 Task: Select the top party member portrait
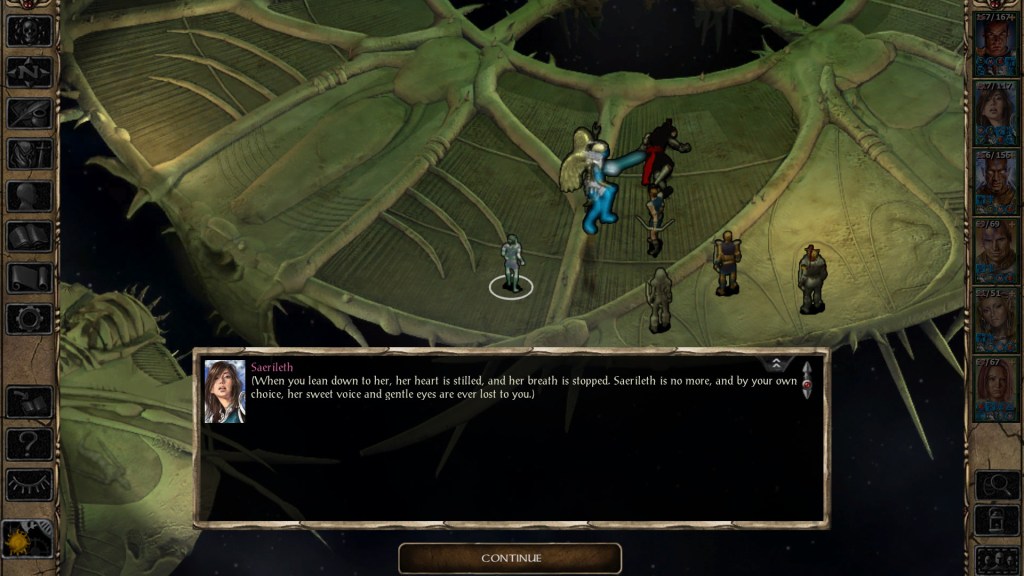pyautogui.click(x=997, y=46)
